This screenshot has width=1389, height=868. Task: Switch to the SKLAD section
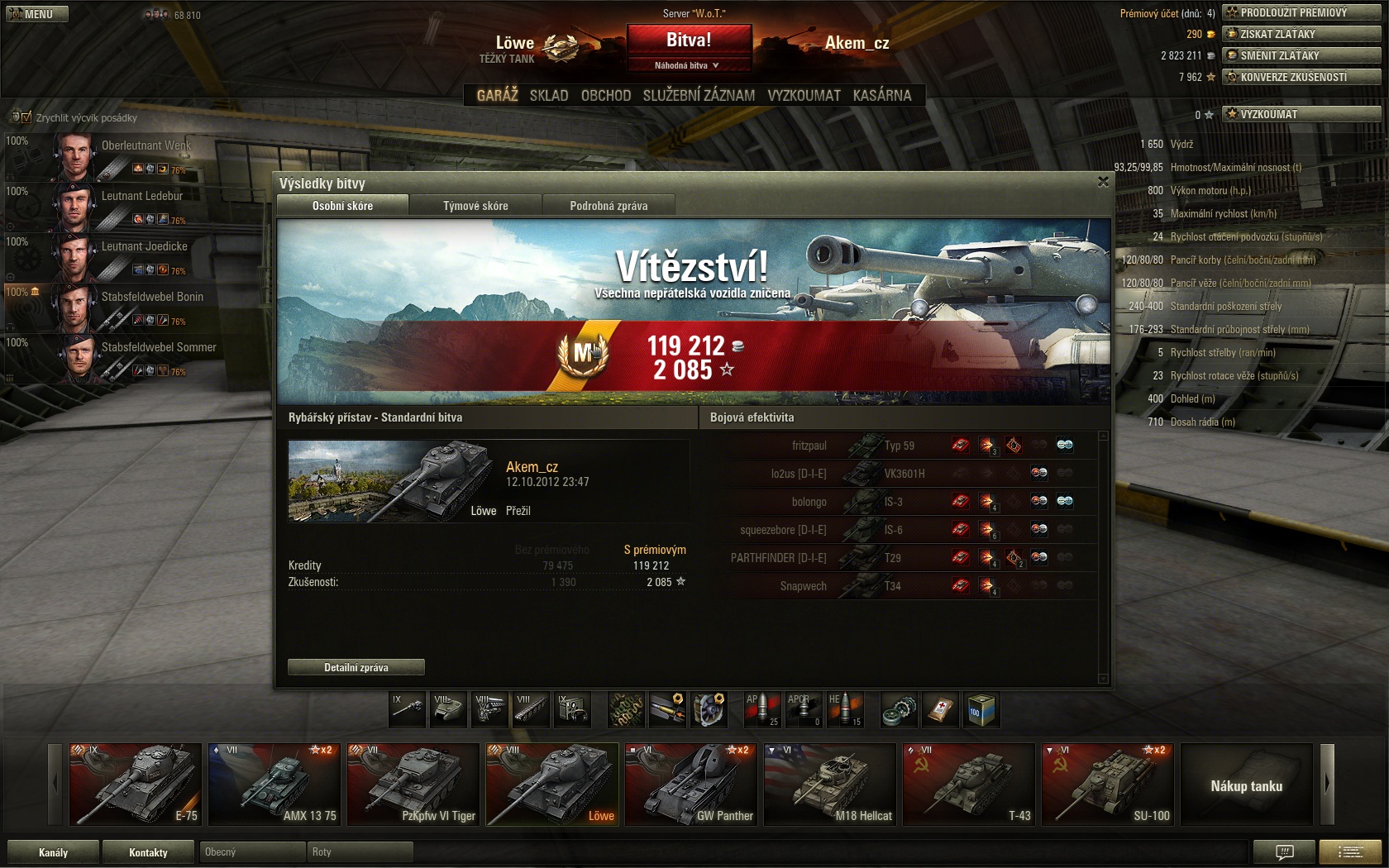(x=549, y=95)
